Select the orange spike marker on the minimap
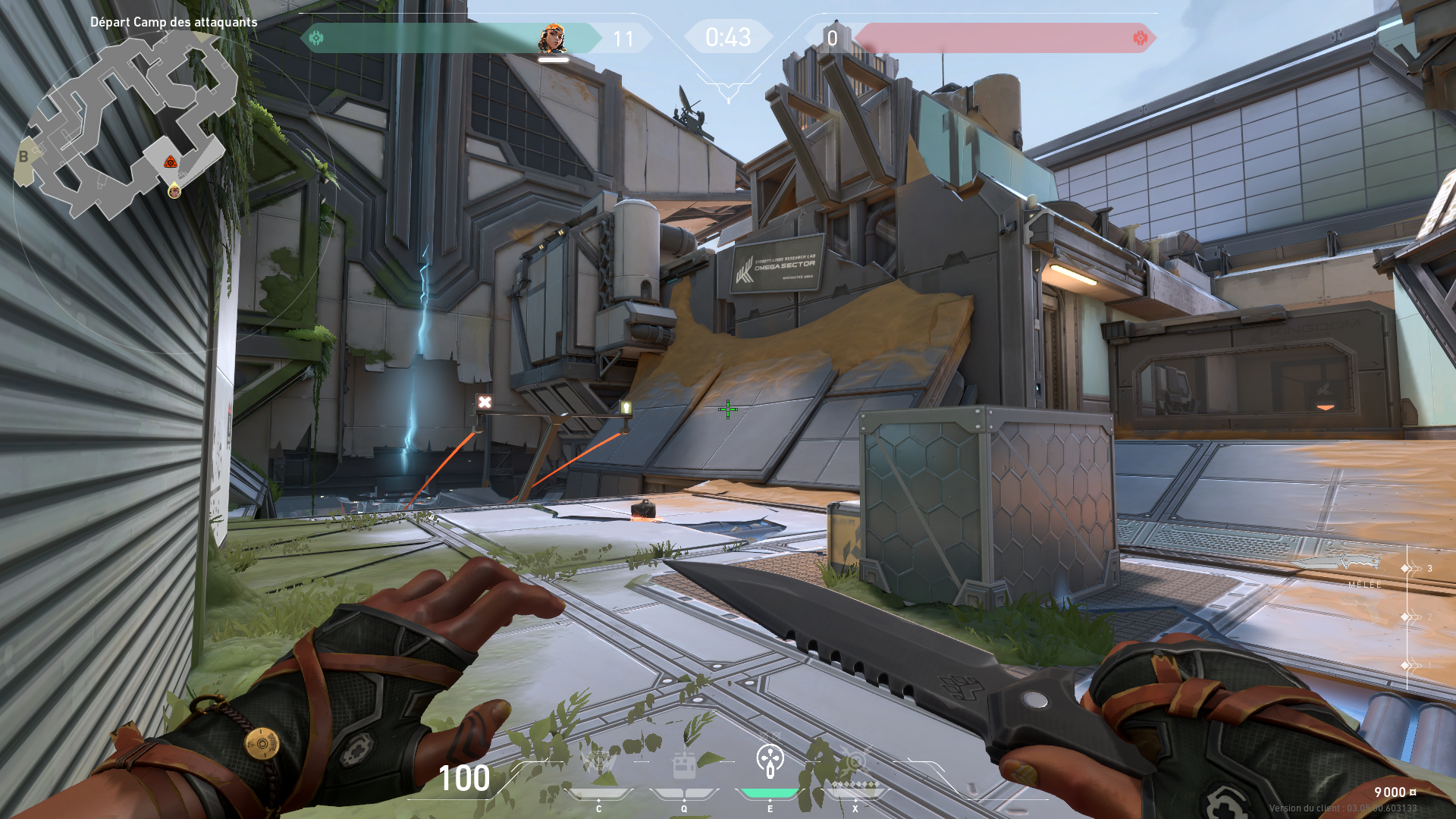 171,162
